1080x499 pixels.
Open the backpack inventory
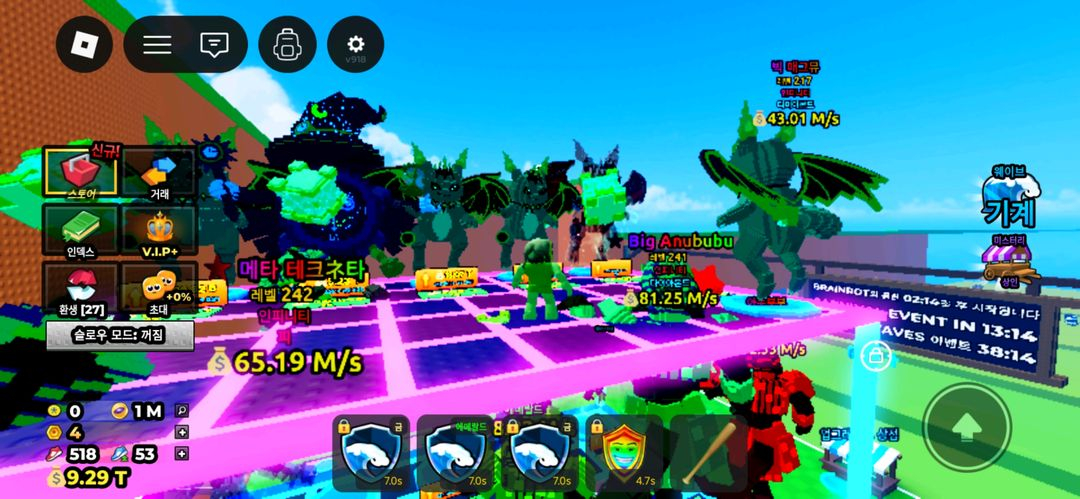point(287,44)
